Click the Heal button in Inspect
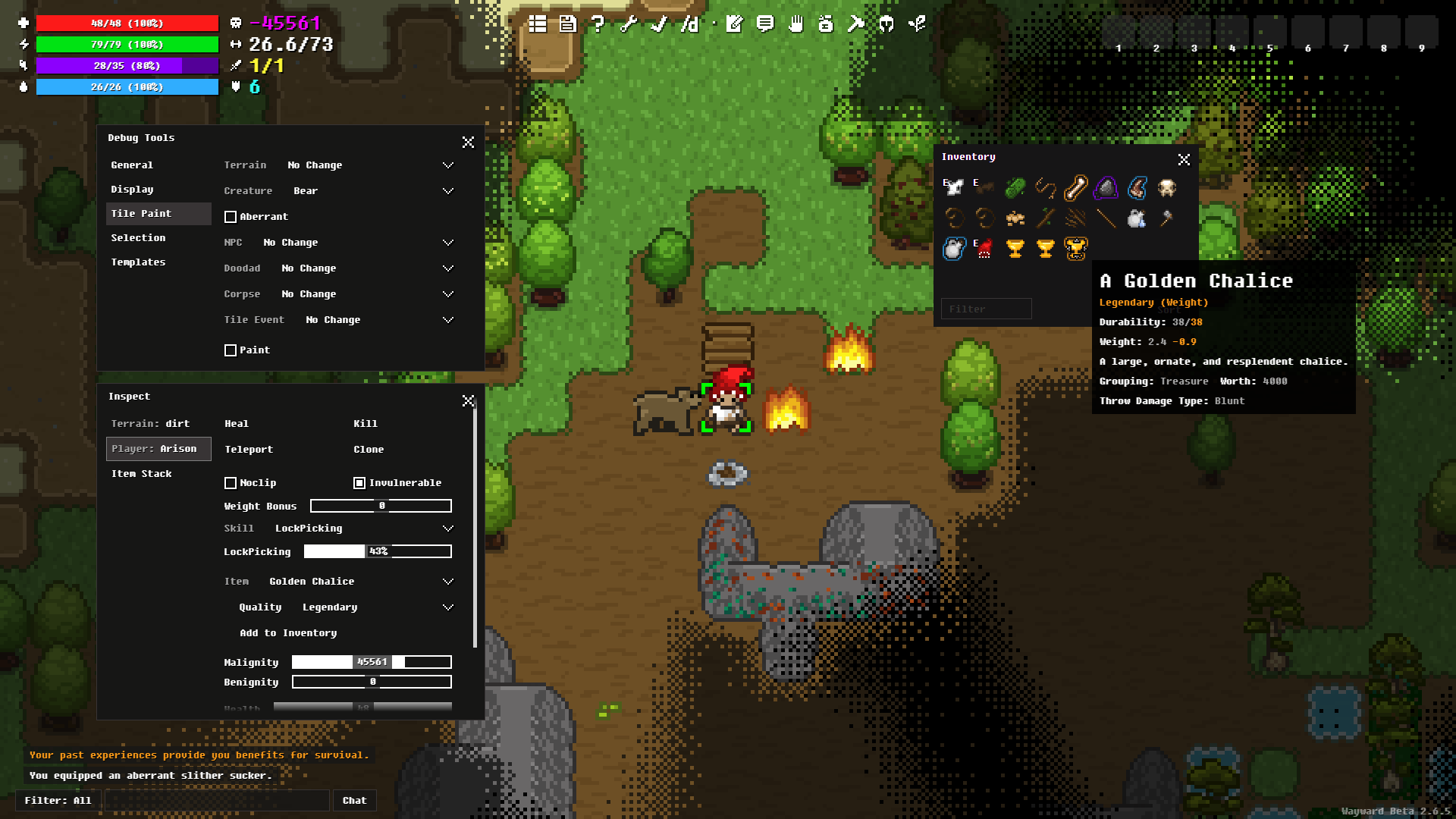Image resolution: width=1456 pixels, height=819 pixels. point(237,423)
